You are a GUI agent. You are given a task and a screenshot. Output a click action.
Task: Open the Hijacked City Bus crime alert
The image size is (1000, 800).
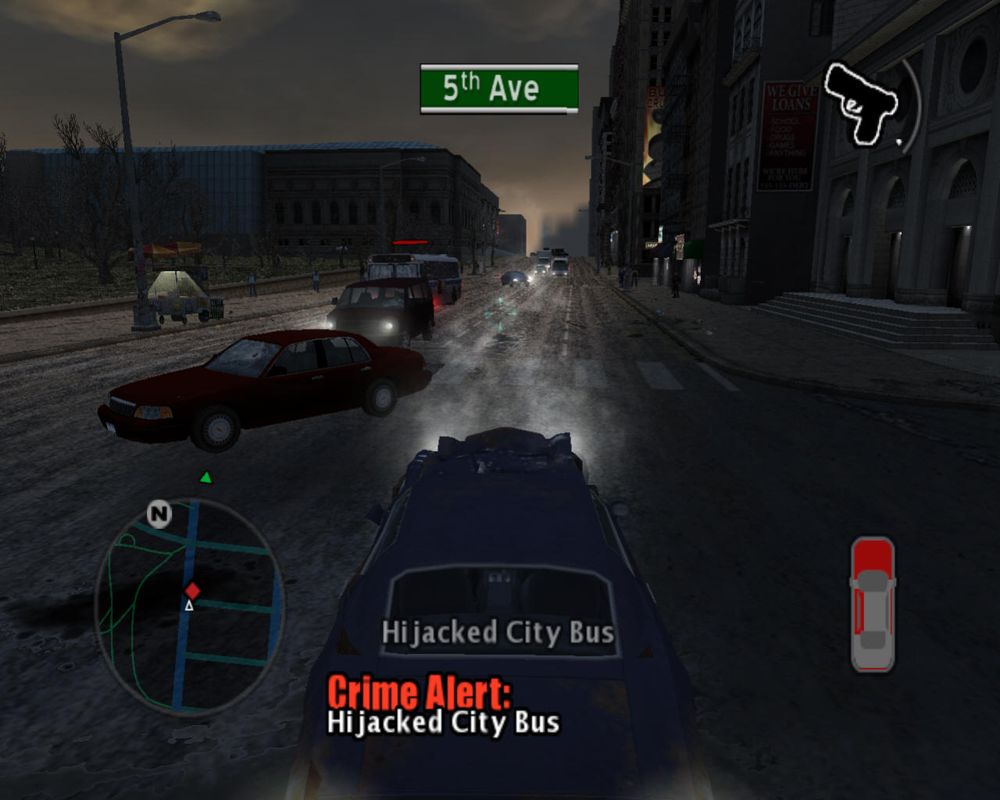tap(444, 706)
